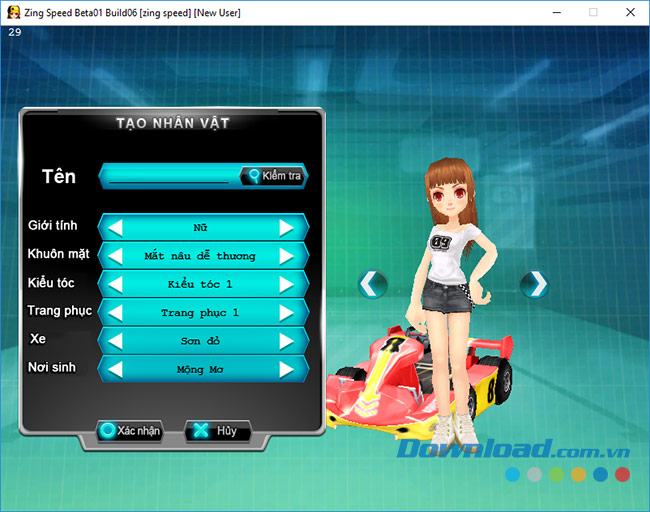The height and width of the screenshot is (512, 650).
Task: Rotate character preview with left arrow
Action: 372,284
